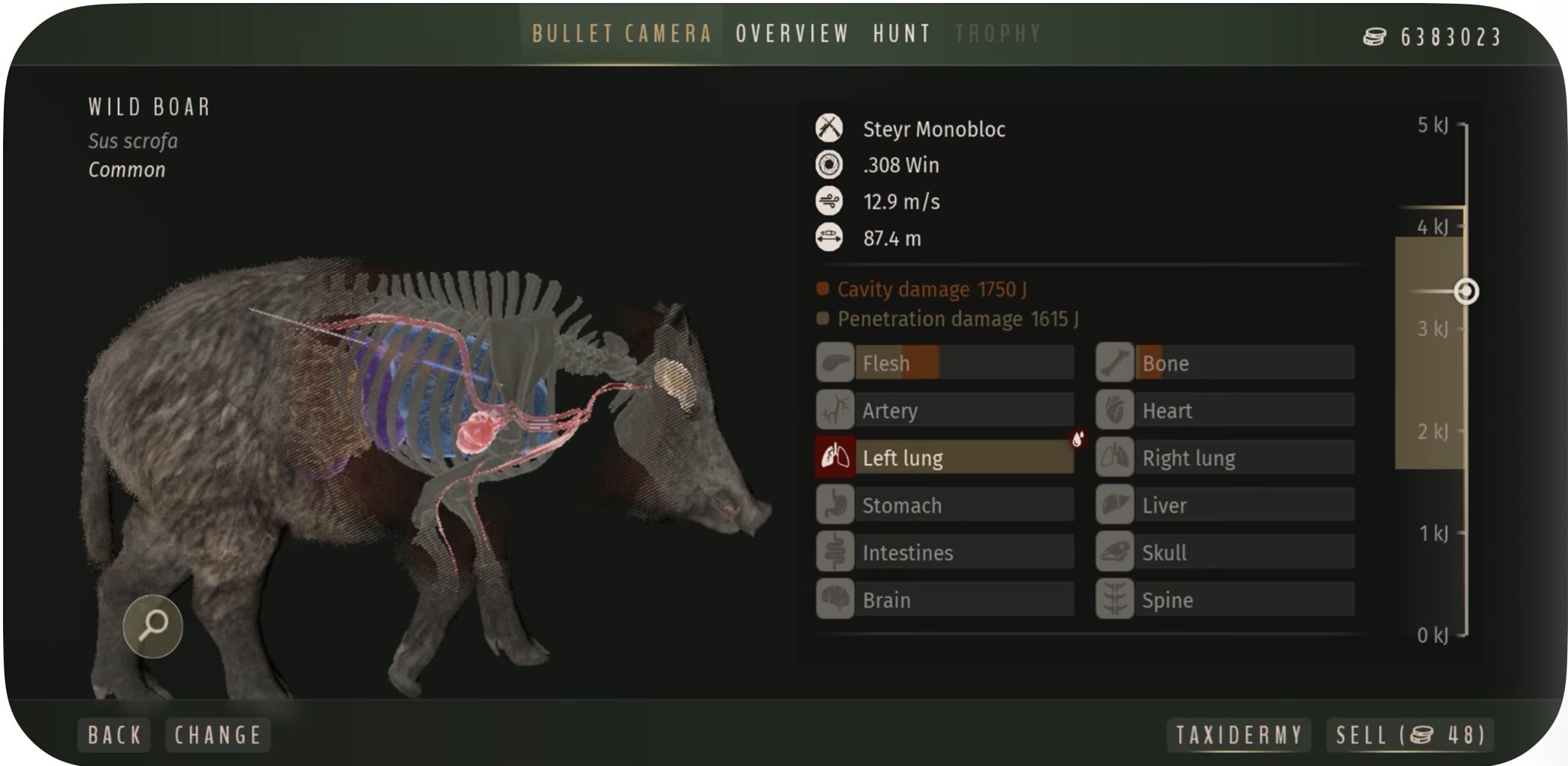1568x766 pixels.
Task: Activate the magnifying glass zoom button
Action: pyautogui.click(x=153, y=626)
